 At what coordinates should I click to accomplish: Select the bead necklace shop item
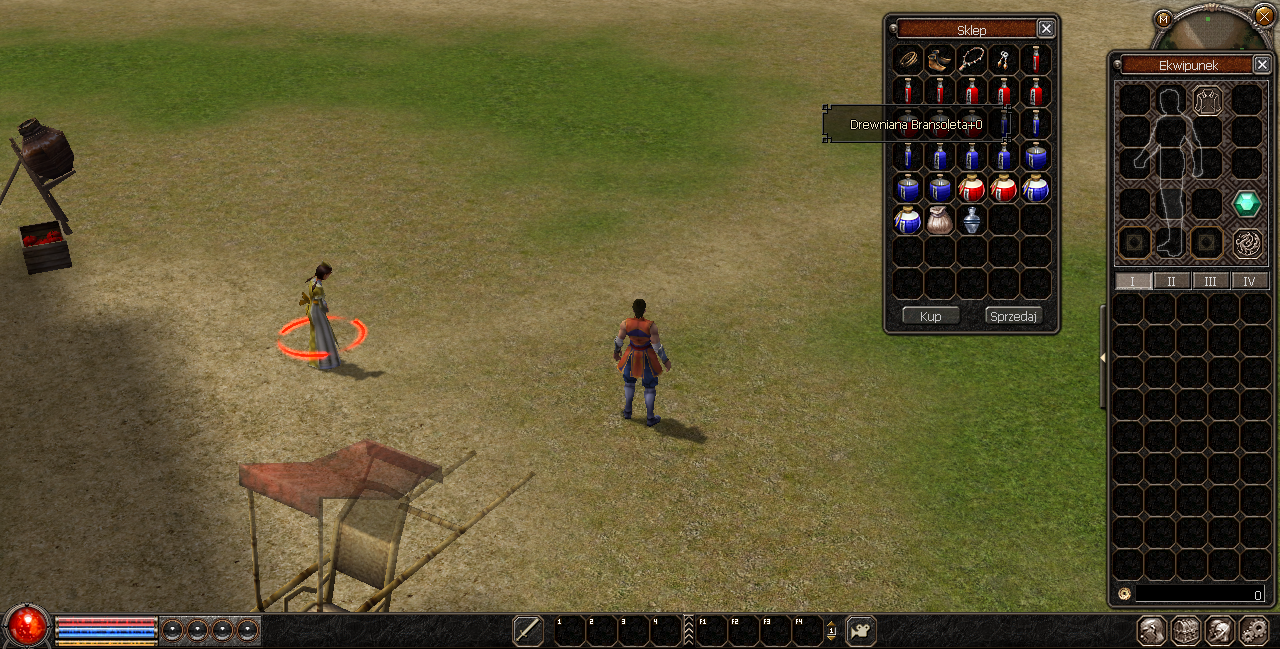[x=971, y=60]
